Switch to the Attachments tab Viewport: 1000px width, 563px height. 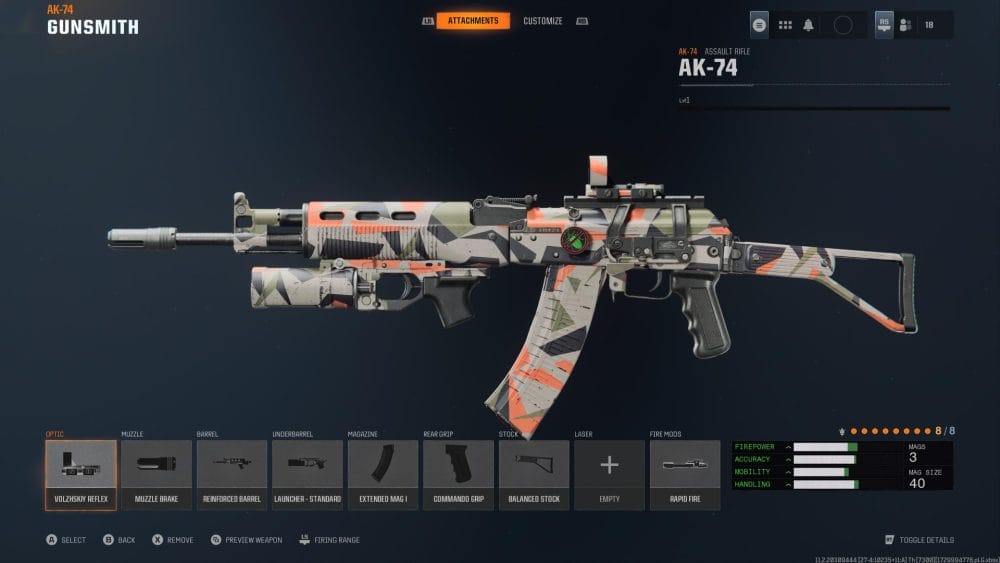click(x=473, y=21)
